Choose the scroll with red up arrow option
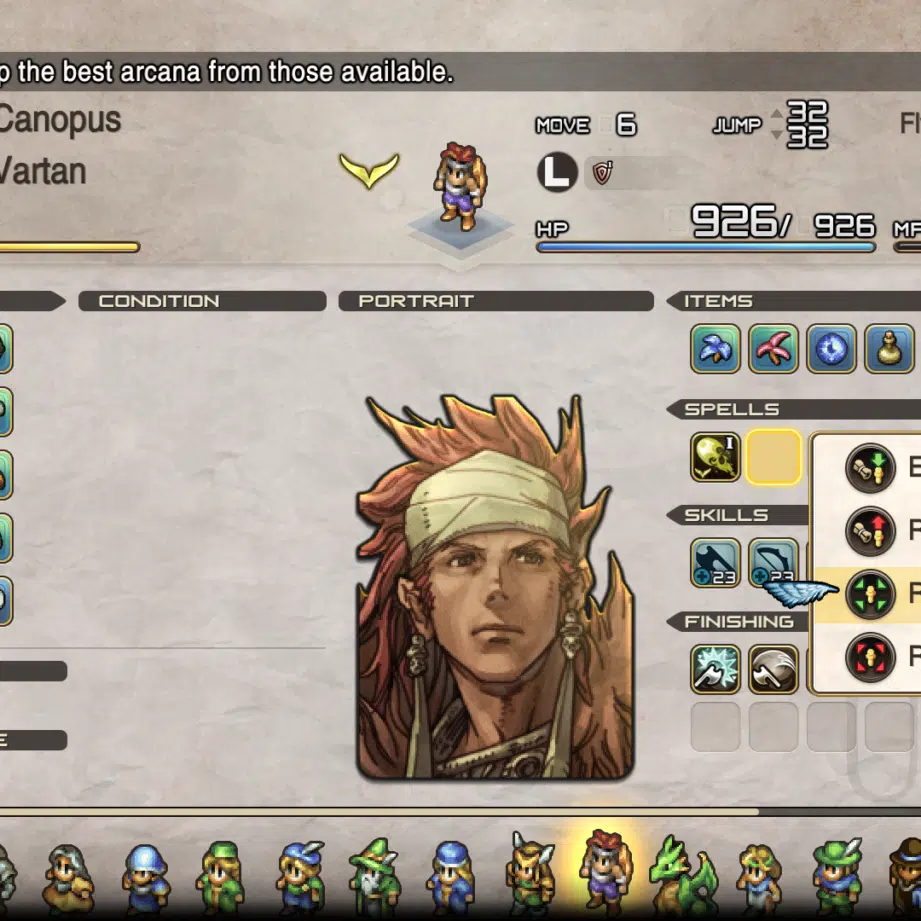The image size is (921, 921). pyautogui.click(x=869, y=531)
